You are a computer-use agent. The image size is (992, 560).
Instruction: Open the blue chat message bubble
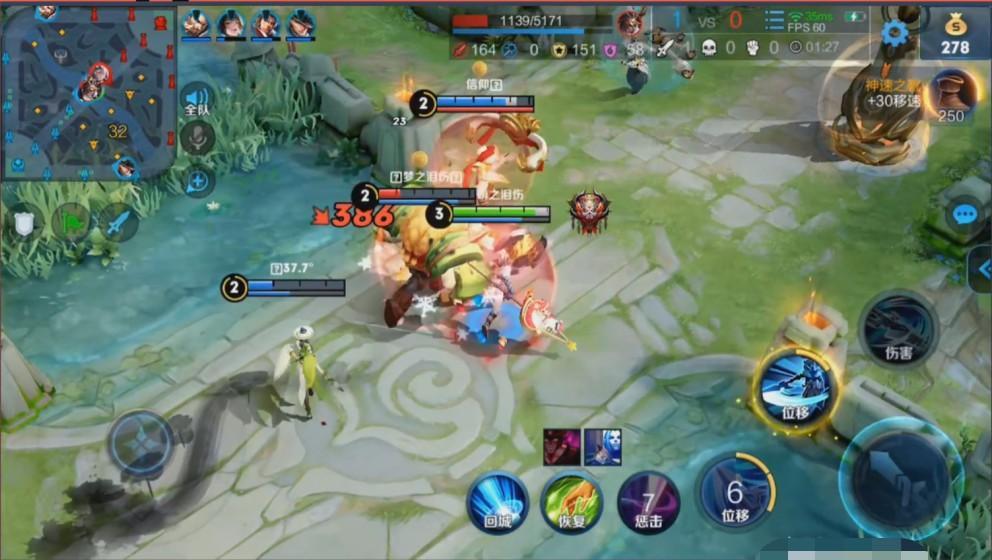pos(965,214)
